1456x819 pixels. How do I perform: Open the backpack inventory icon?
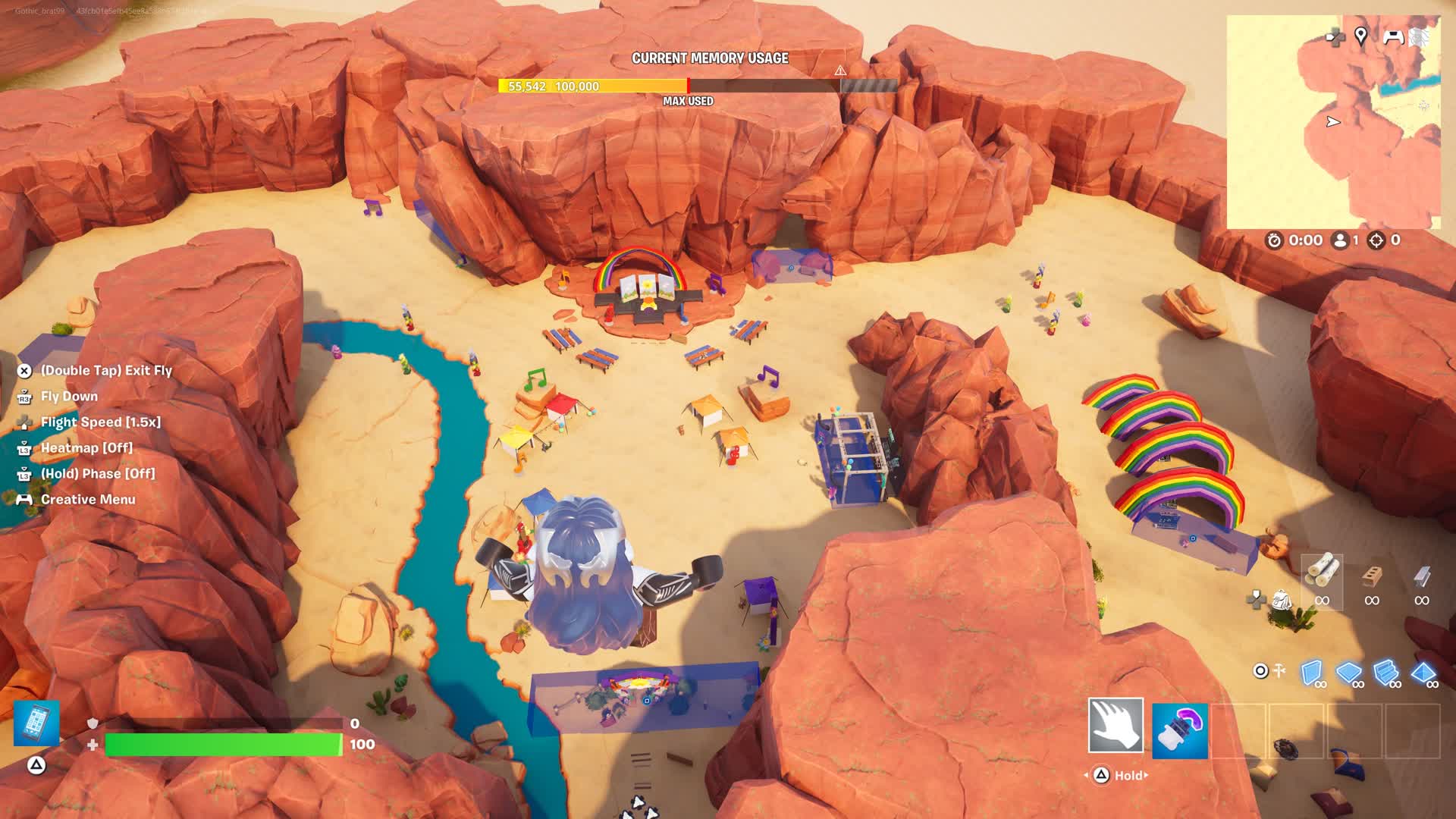click(x=1282, y=600)
